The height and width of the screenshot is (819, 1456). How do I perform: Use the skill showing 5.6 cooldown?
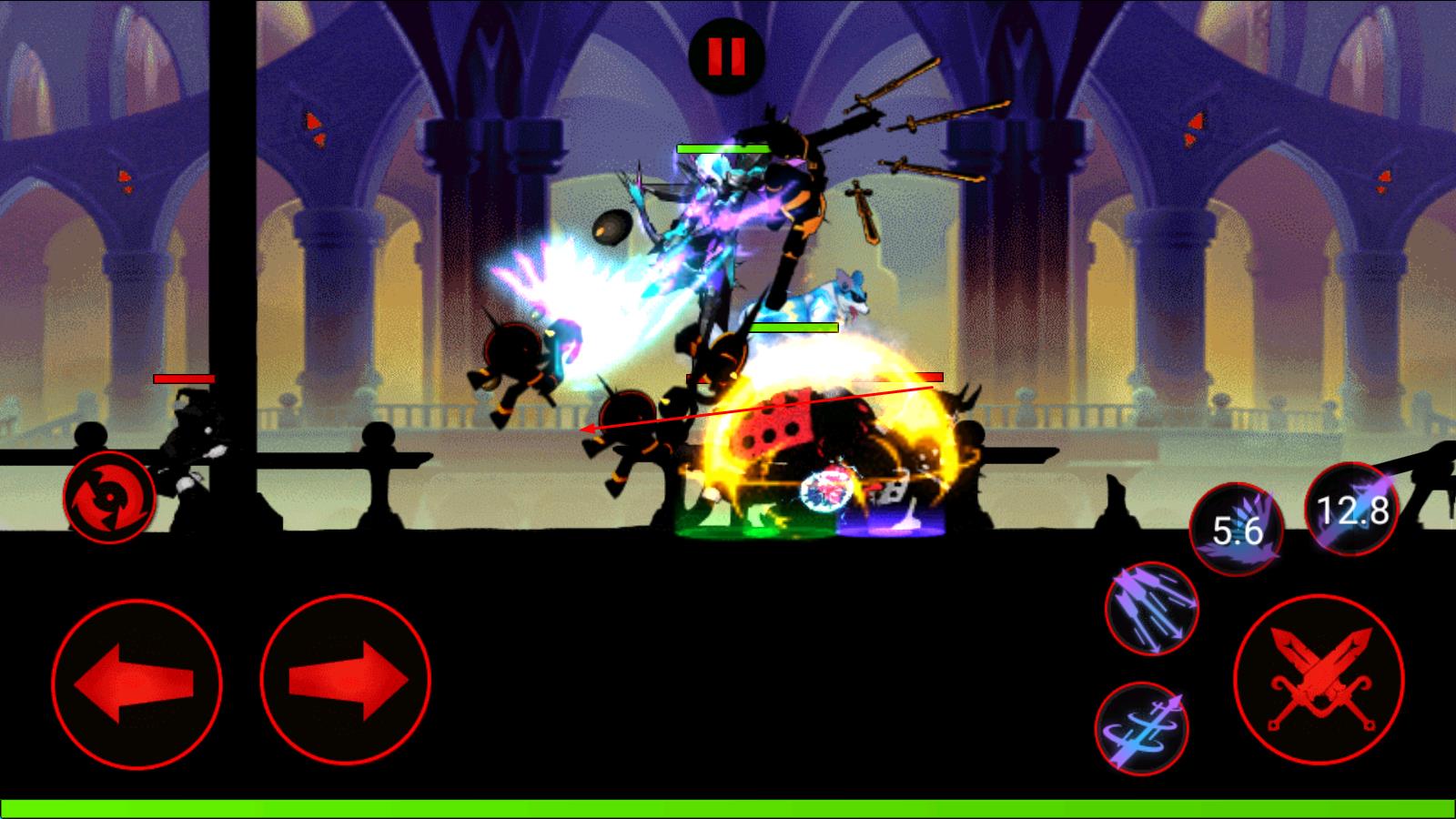pos(1237,529)
